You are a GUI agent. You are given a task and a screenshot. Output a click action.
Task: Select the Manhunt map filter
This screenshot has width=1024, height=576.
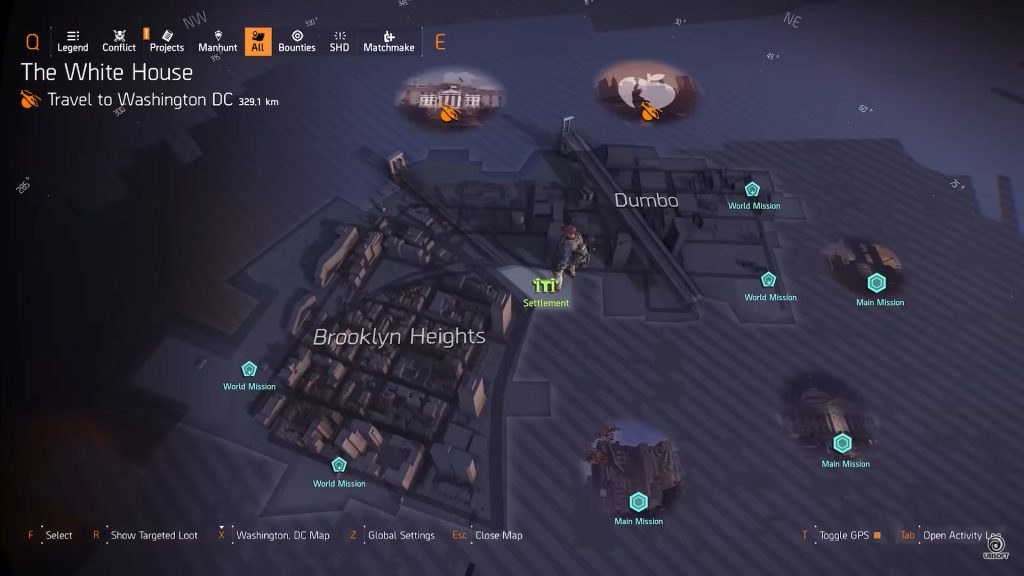[x=217, y=41]
